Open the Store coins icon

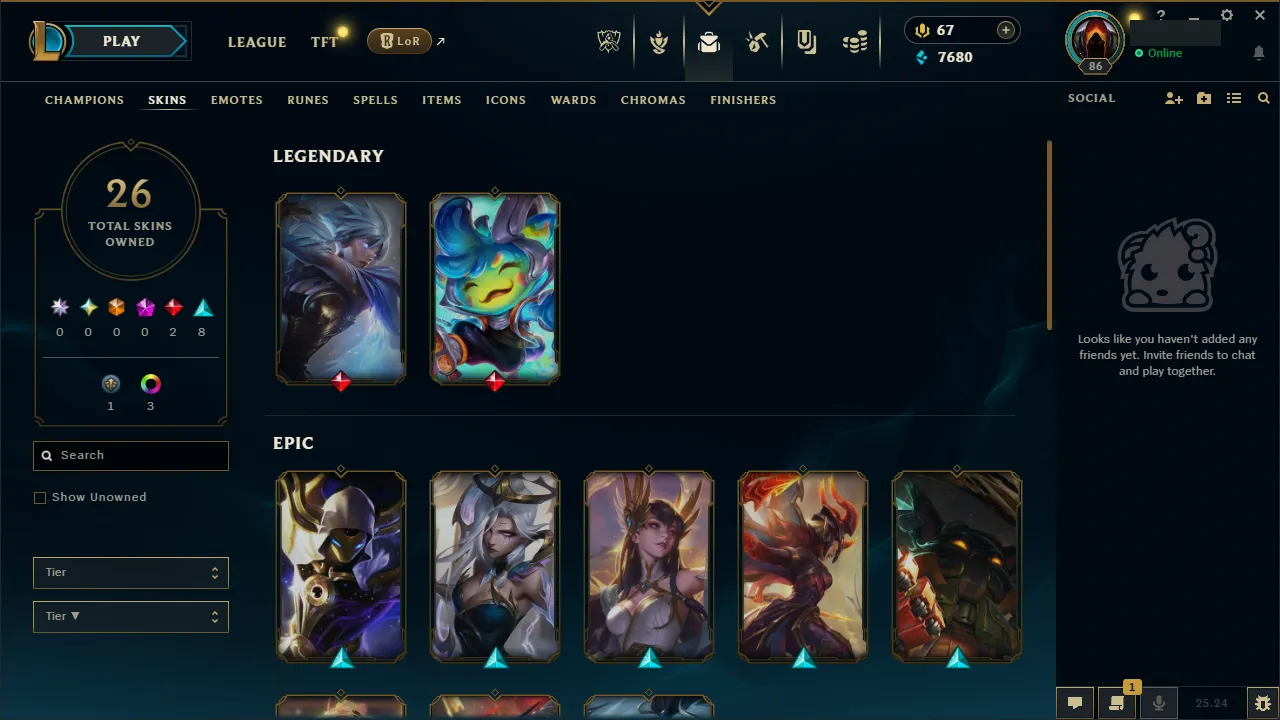pos(855,42)
